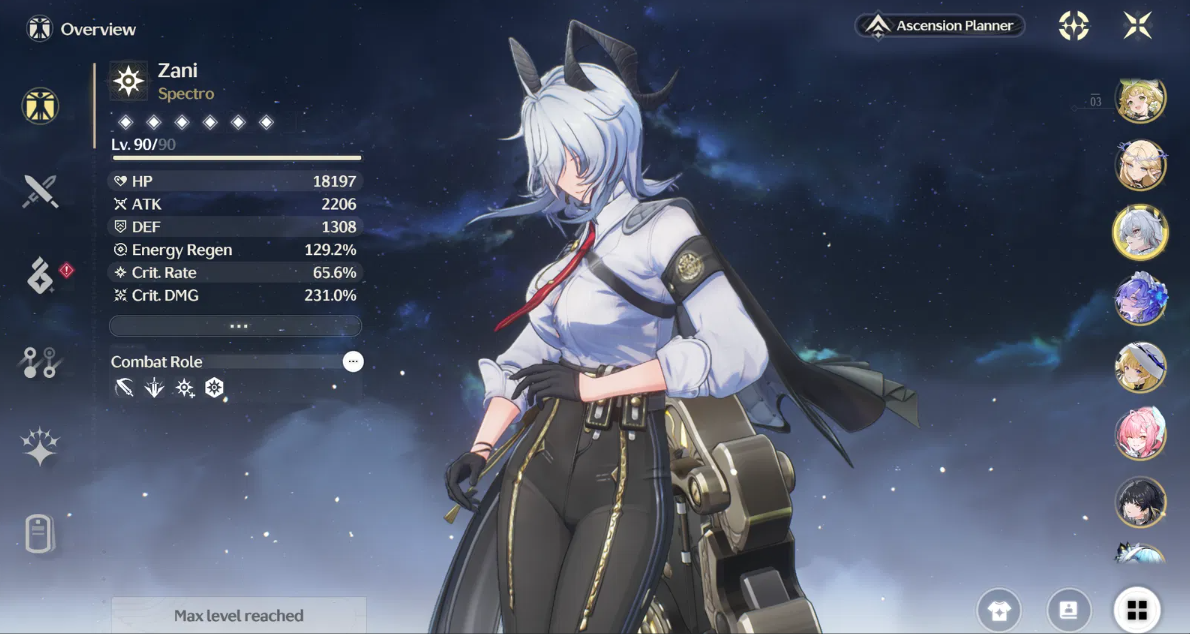The image size is (1190, 634).
Task: Open the Ascension Planner
Action: pyautogui.click(x=940, y=26)
